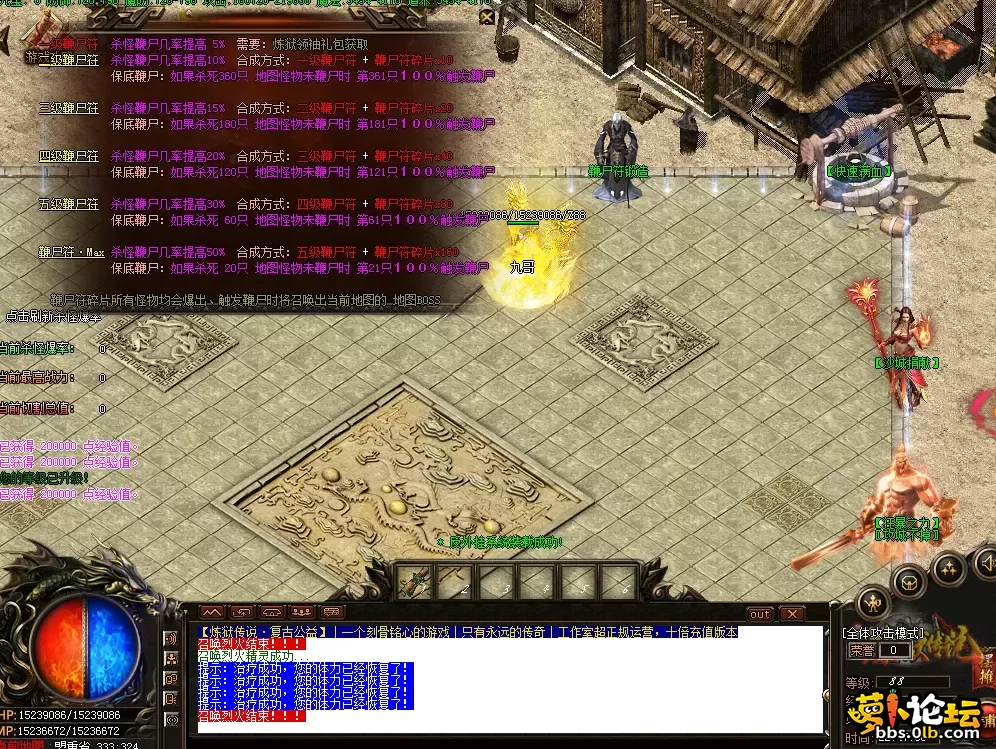Open the red 摆摊 stall banner
Viewport: 996px width, 749px height.
[987, 670]
